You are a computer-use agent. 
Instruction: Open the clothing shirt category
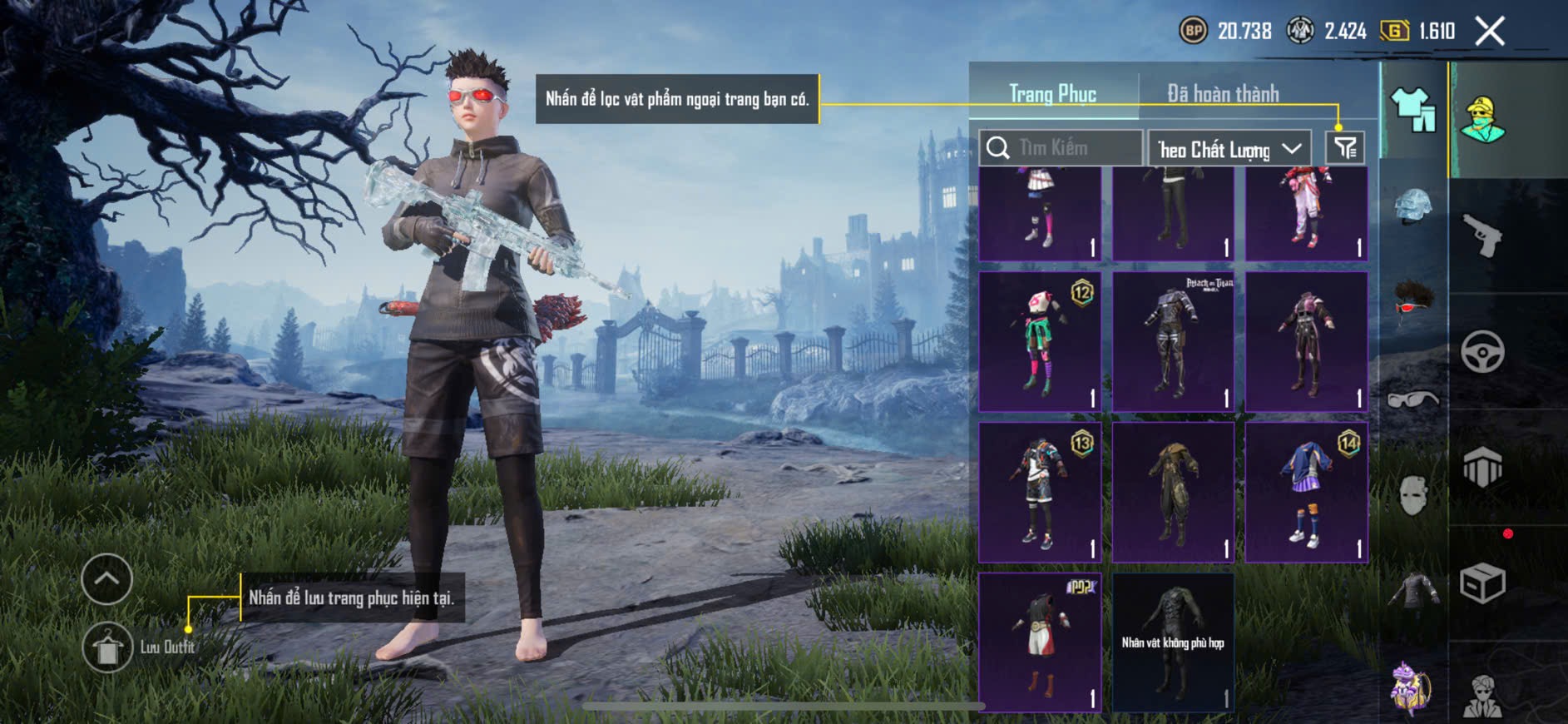[1412, 110]
